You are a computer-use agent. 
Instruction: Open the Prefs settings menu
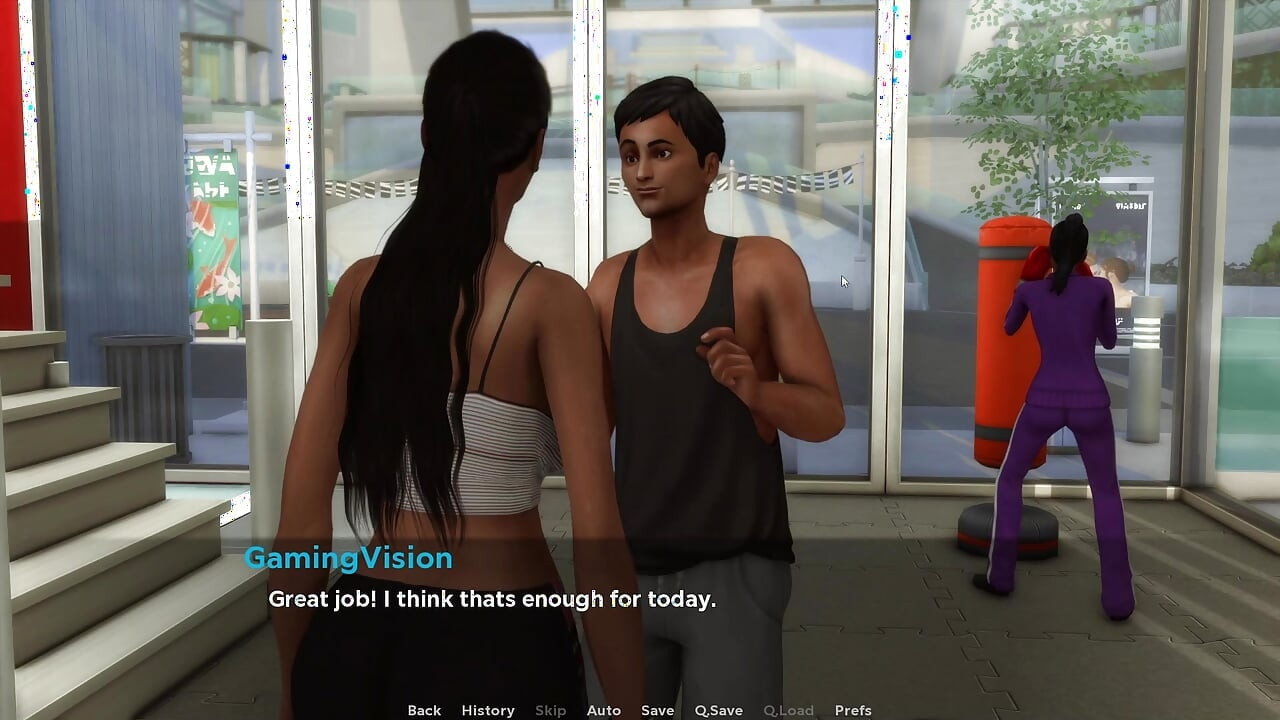(853, 710)
